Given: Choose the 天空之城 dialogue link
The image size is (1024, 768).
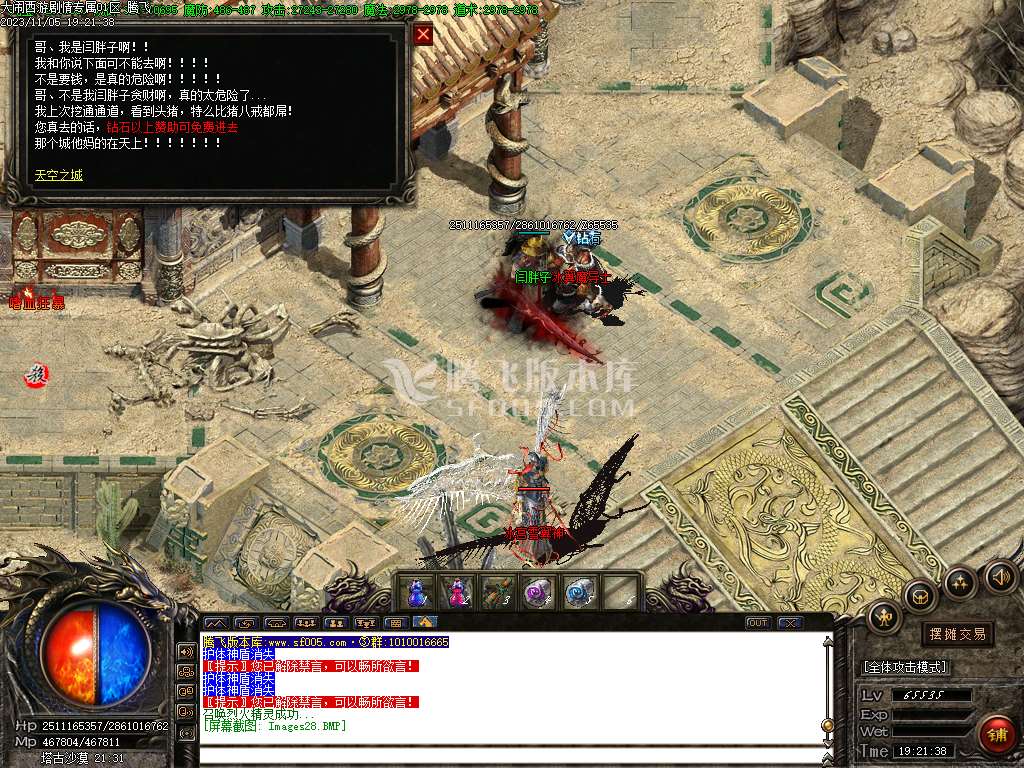Looking at the screenshot, I should click(59, 175).
